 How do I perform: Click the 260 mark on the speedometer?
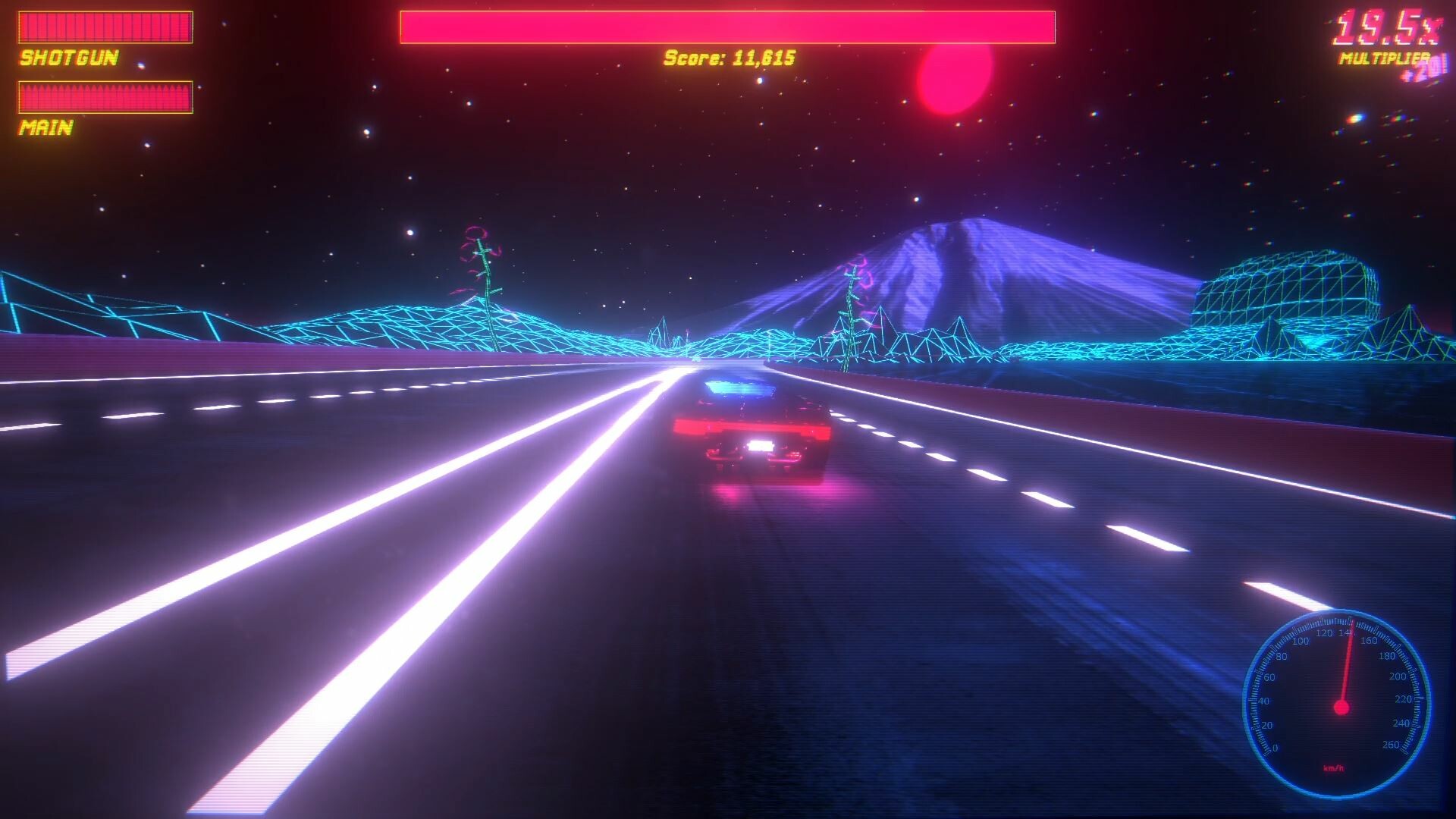(1391, 744)
